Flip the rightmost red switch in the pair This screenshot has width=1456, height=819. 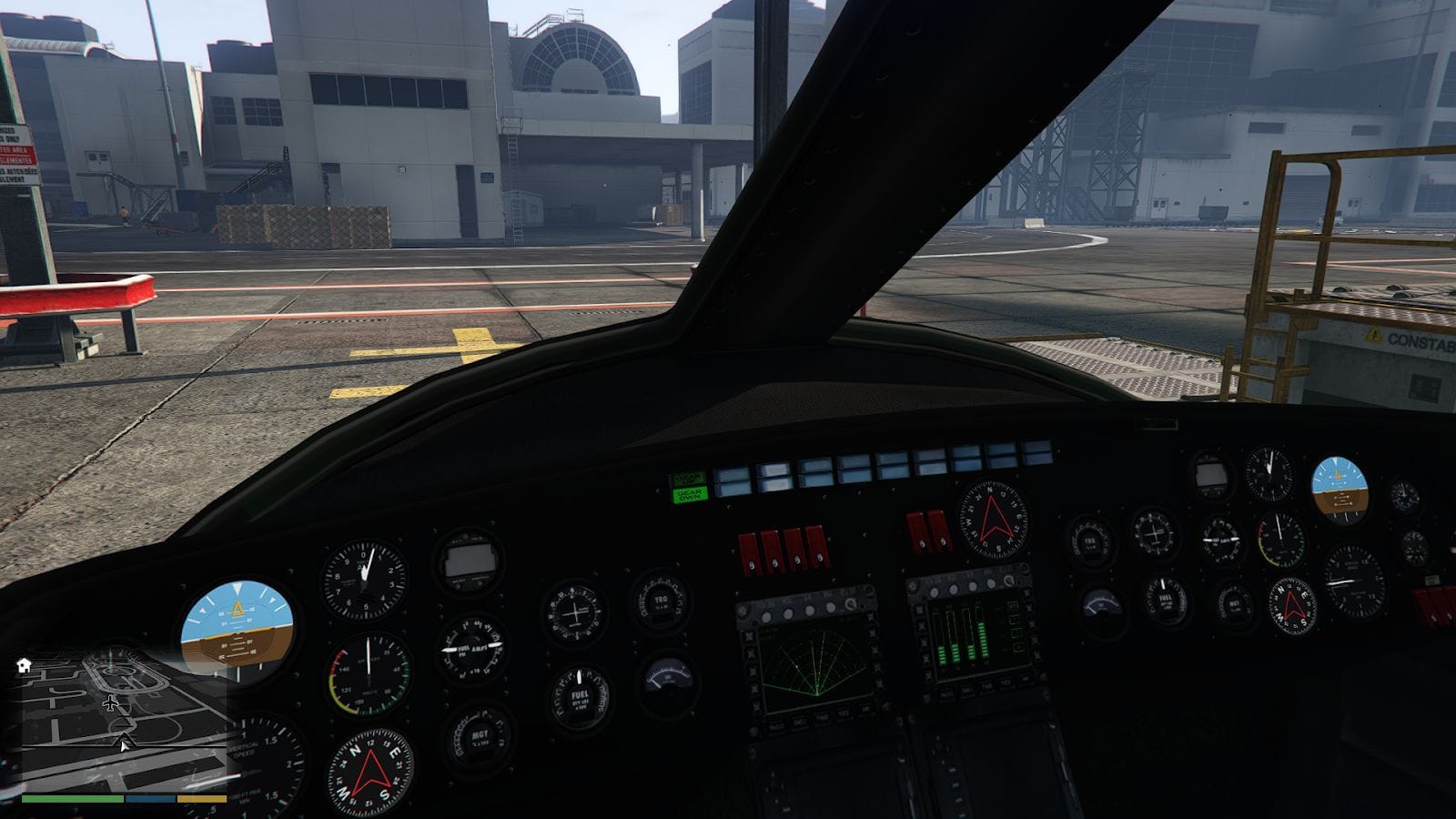(939, 531)
